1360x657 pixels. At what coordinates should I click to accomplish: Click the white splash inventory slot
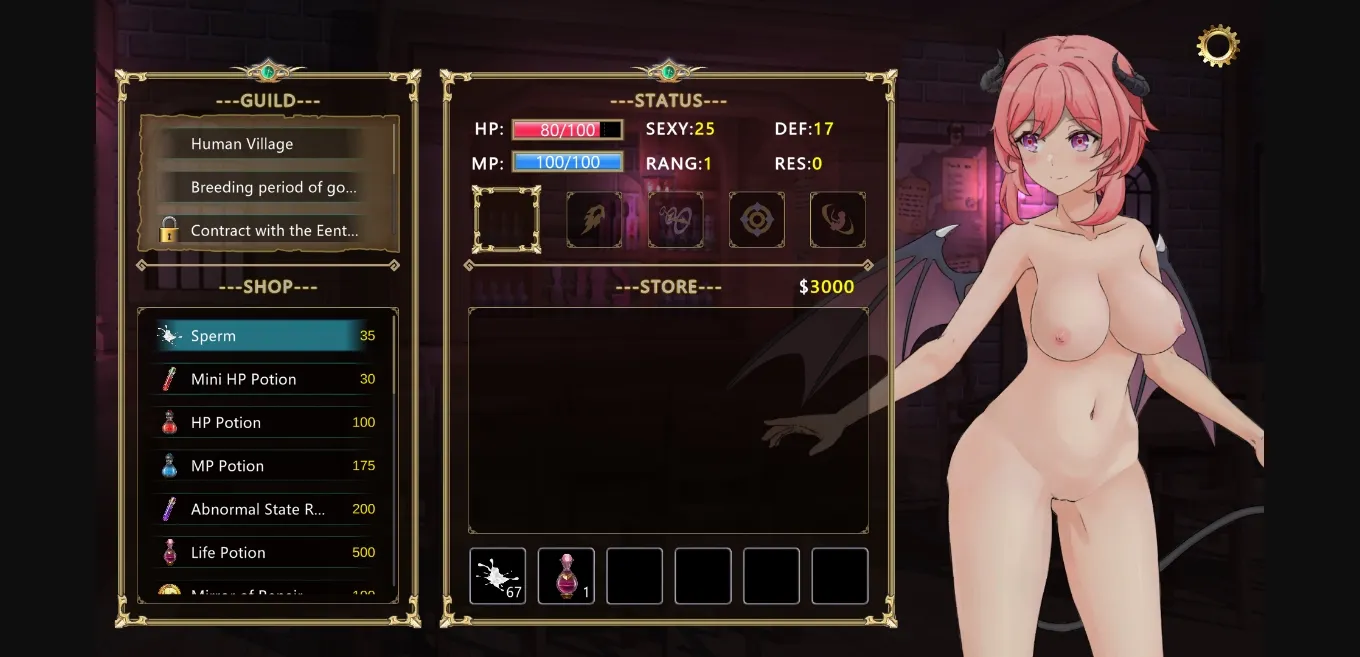coord(498,576)
